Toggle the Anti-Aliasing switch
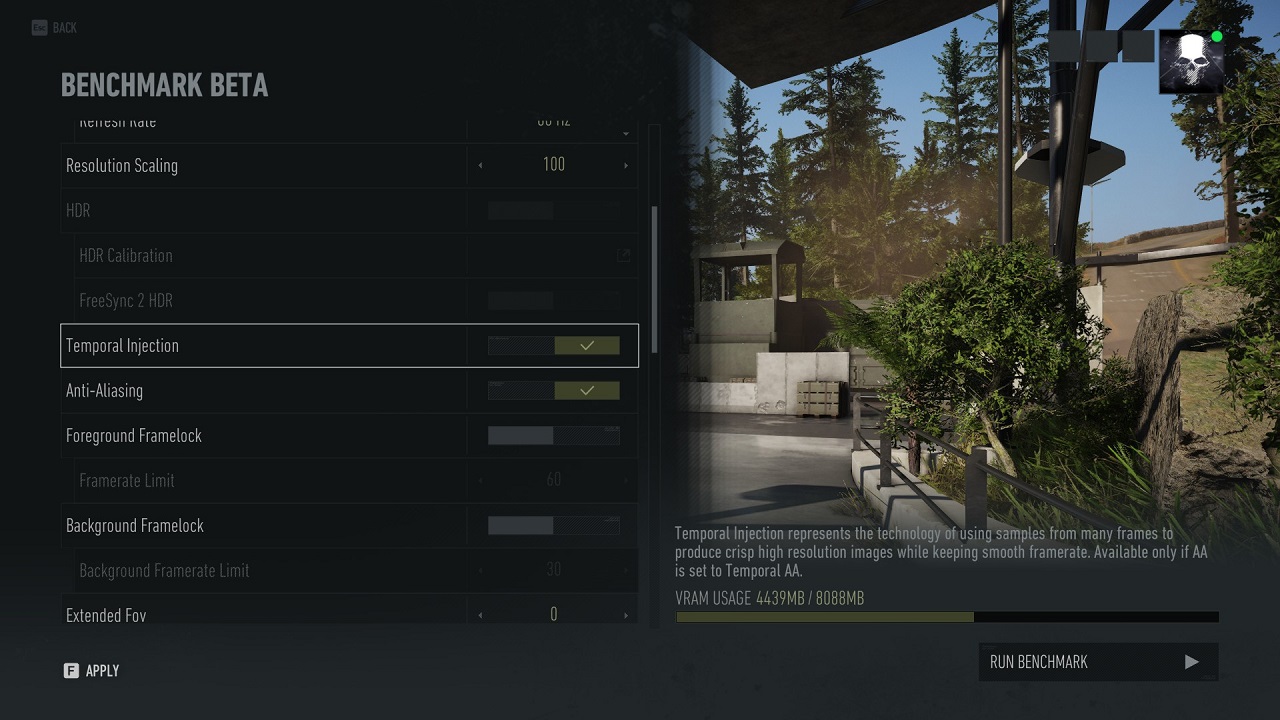The width and height of the screenshot is (1280, 720). [553, 391]
